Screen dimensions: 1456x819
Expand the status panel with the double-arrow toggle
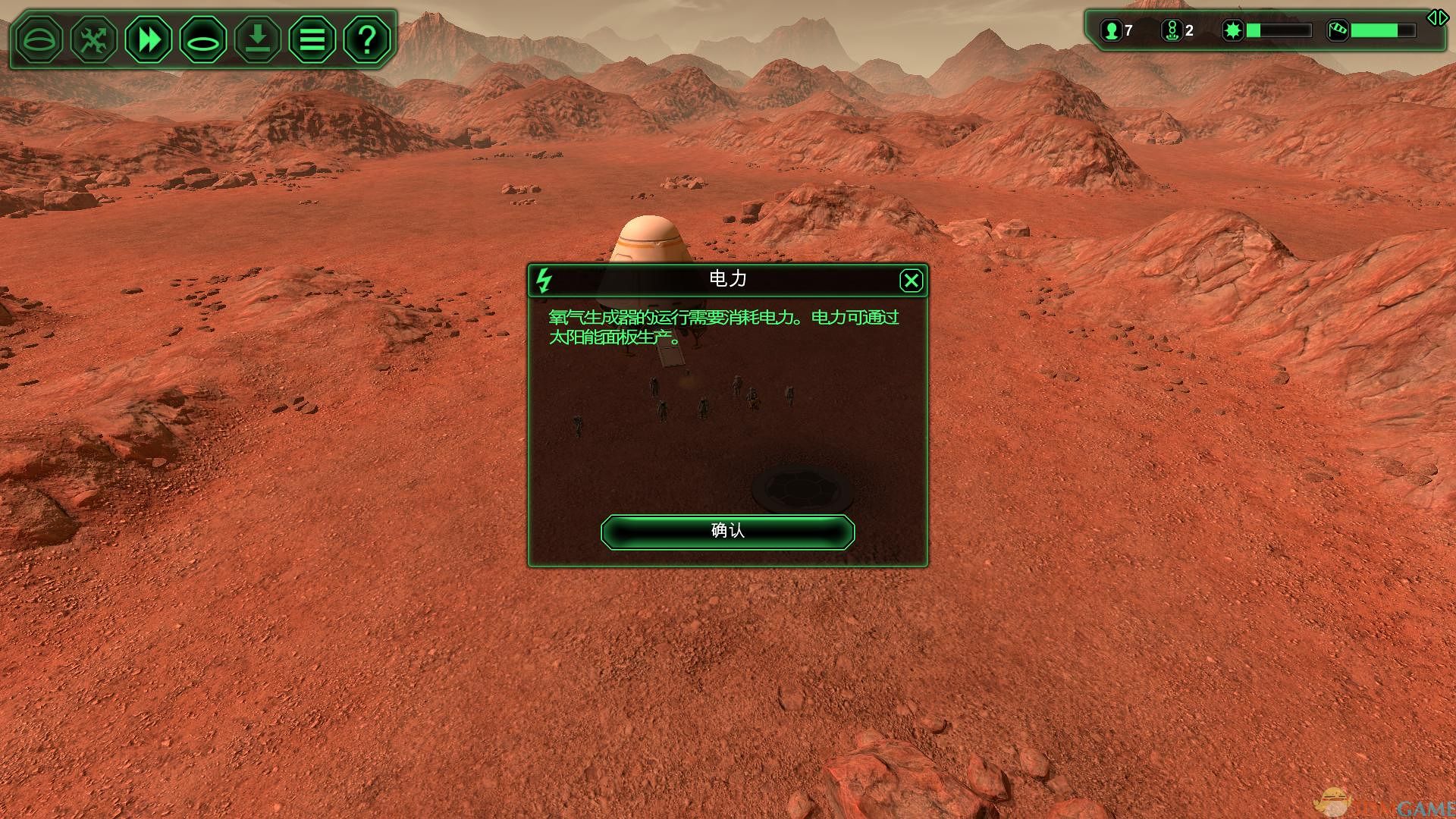(x=1437, y=17)
